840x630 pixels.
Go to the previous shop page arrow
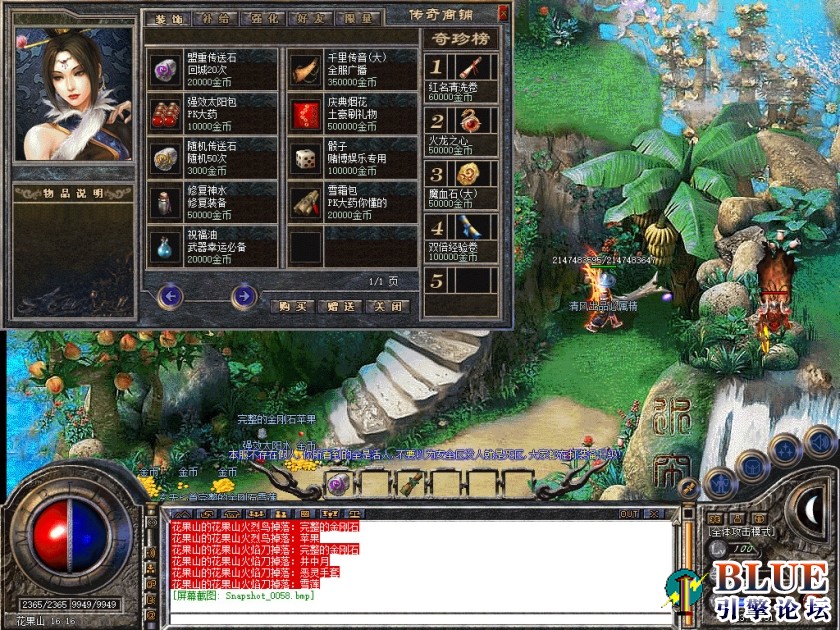click(x=170, y=295)
